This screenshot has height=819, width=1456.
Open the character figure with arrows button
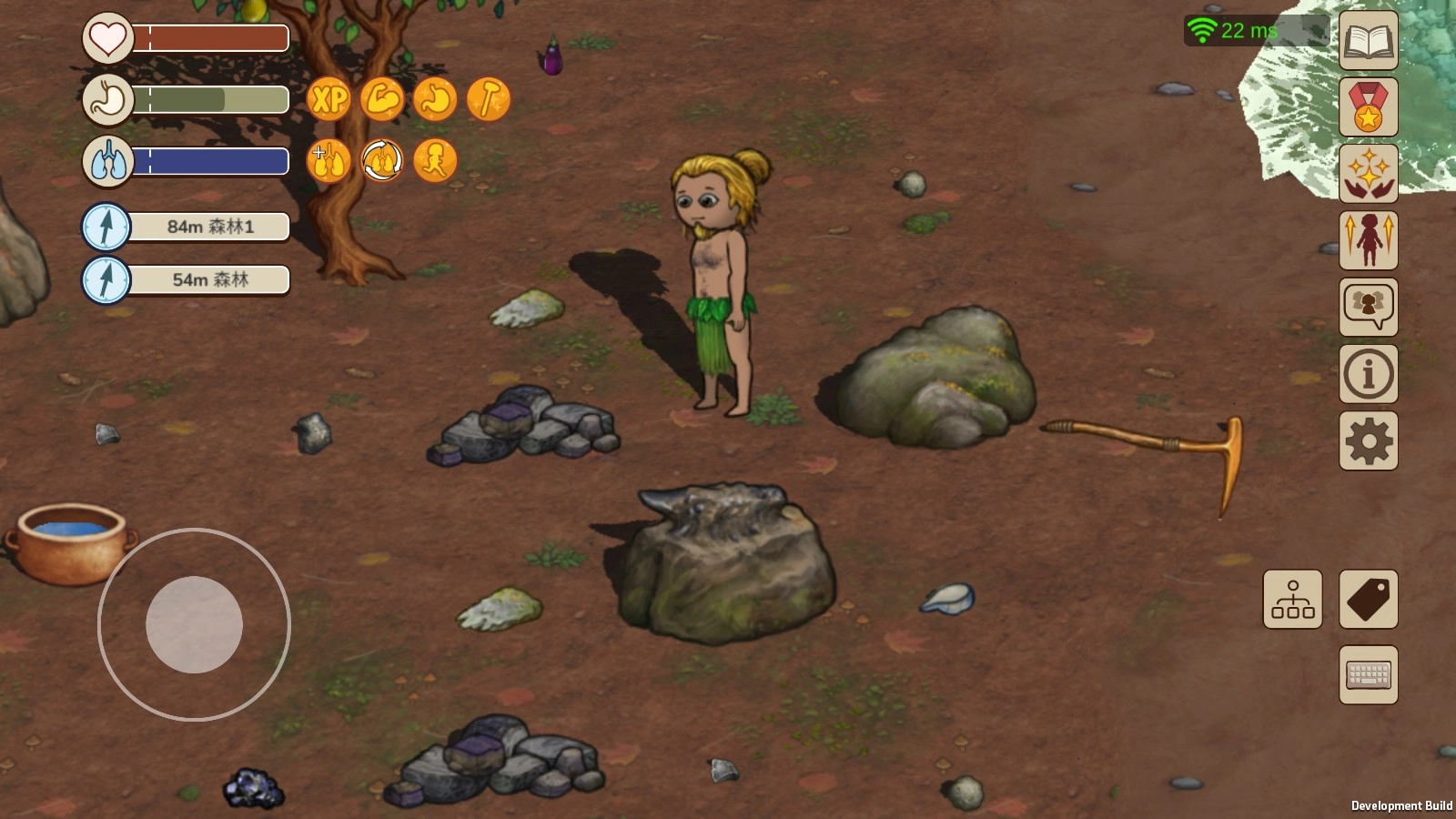click(x=1368, y=240)
